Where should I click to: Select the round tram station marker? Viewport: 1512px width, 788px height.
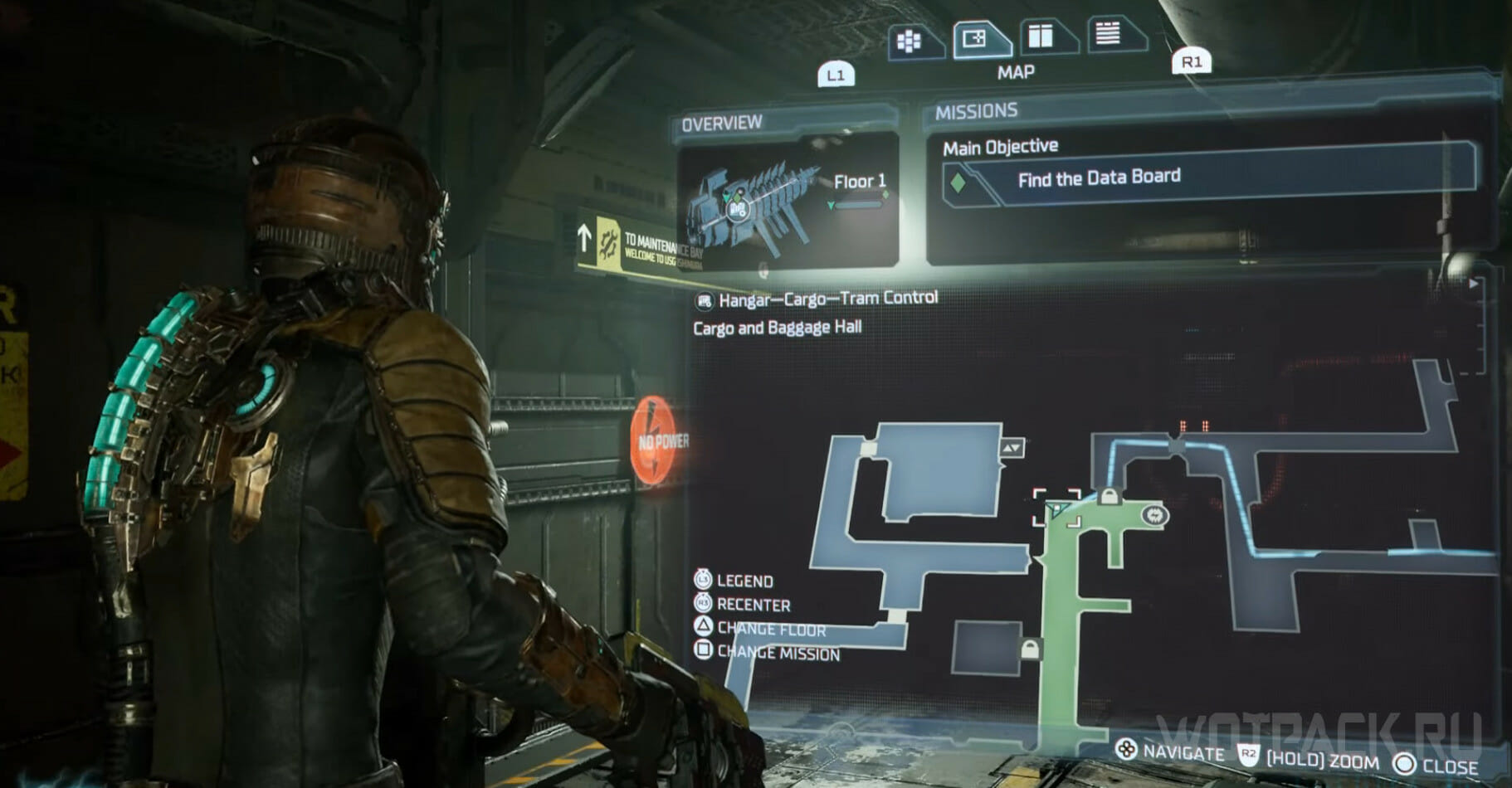[x=1154, y=516]
